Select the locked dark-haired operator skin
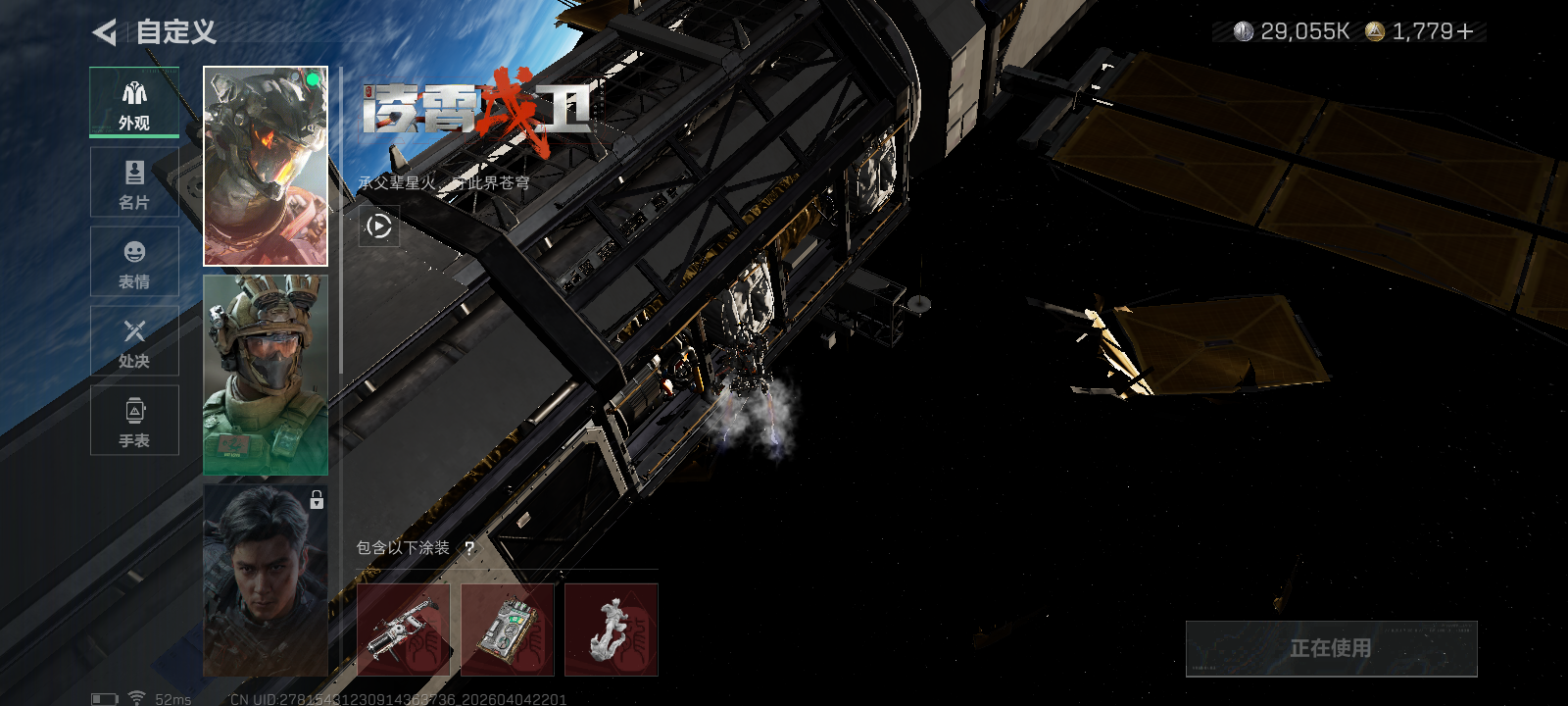 pyautogui.click(x=266, y=580)
